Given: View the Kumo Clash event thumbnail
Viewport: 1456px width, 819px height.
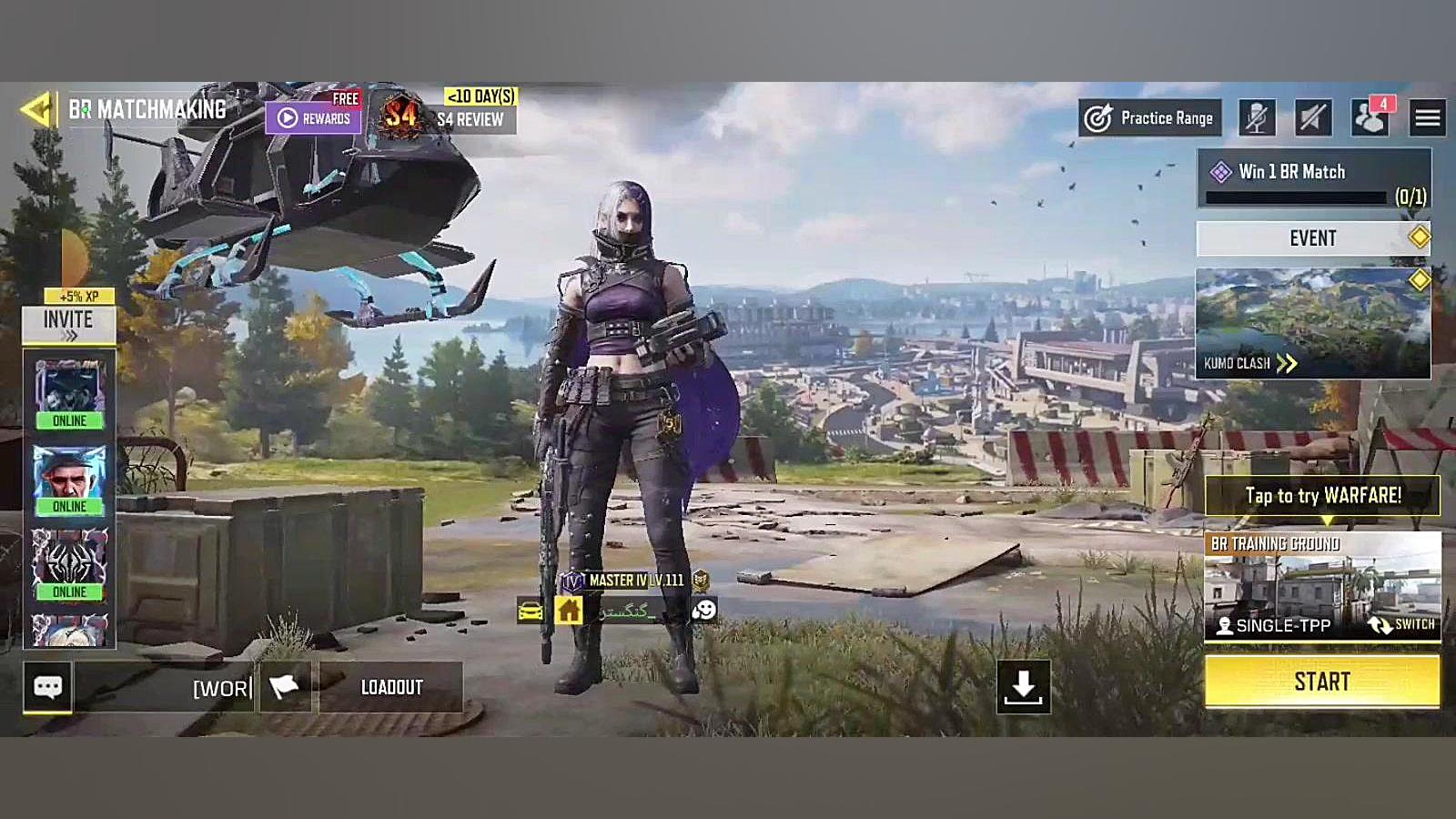Looking at the screenshot, I should tap(1313, 323).
